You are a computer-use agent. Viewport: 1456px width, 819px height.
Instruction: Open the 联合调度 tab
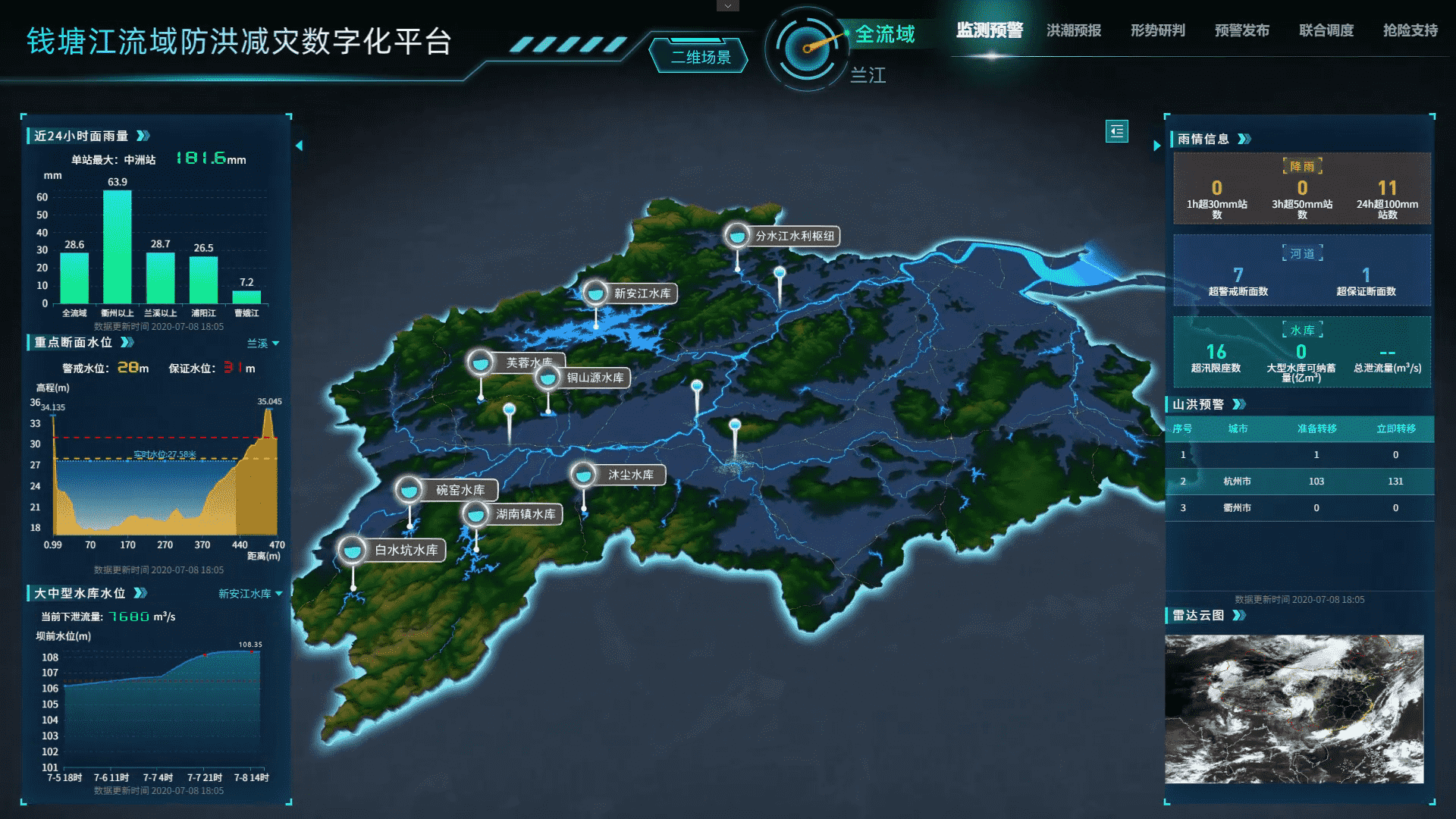(x=1326, y=30)
